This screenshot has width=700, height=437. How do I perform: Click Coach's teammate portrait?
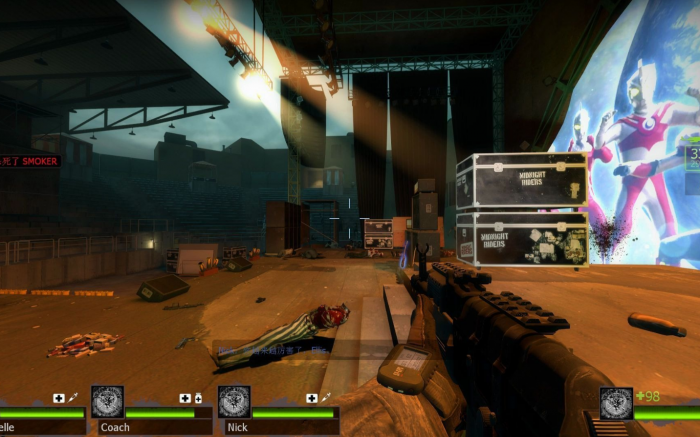point(108,402)
